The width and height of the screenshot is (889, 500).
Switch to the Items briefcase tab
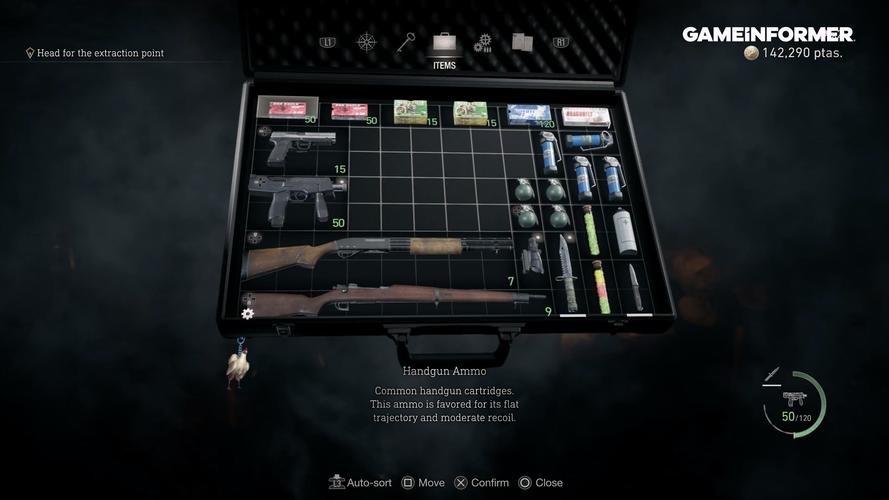[444, 45]
